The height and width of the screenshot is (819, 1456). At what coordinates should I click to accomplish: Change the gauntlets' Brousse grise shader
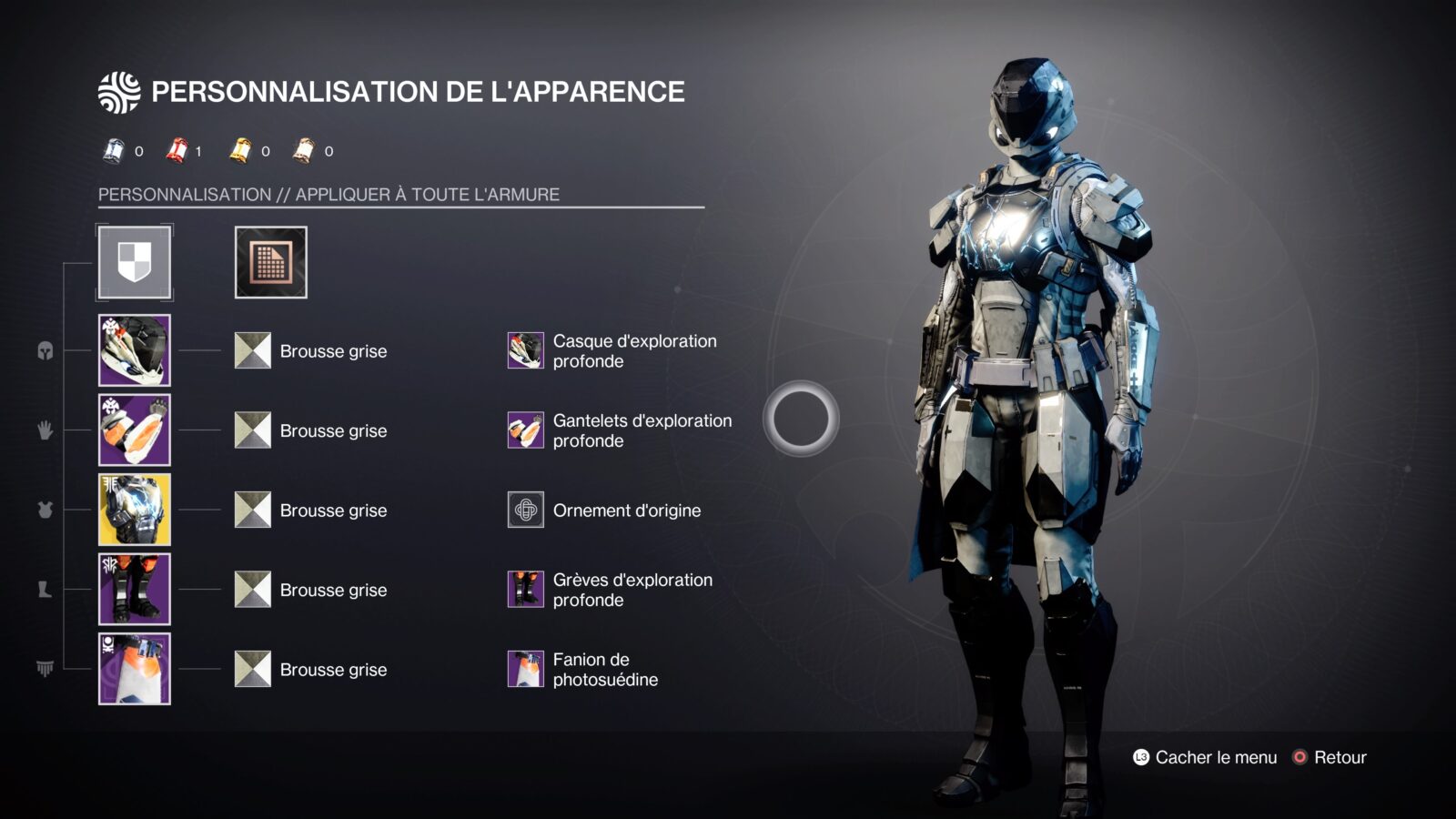pyautogui.click(x=253, y=430)
